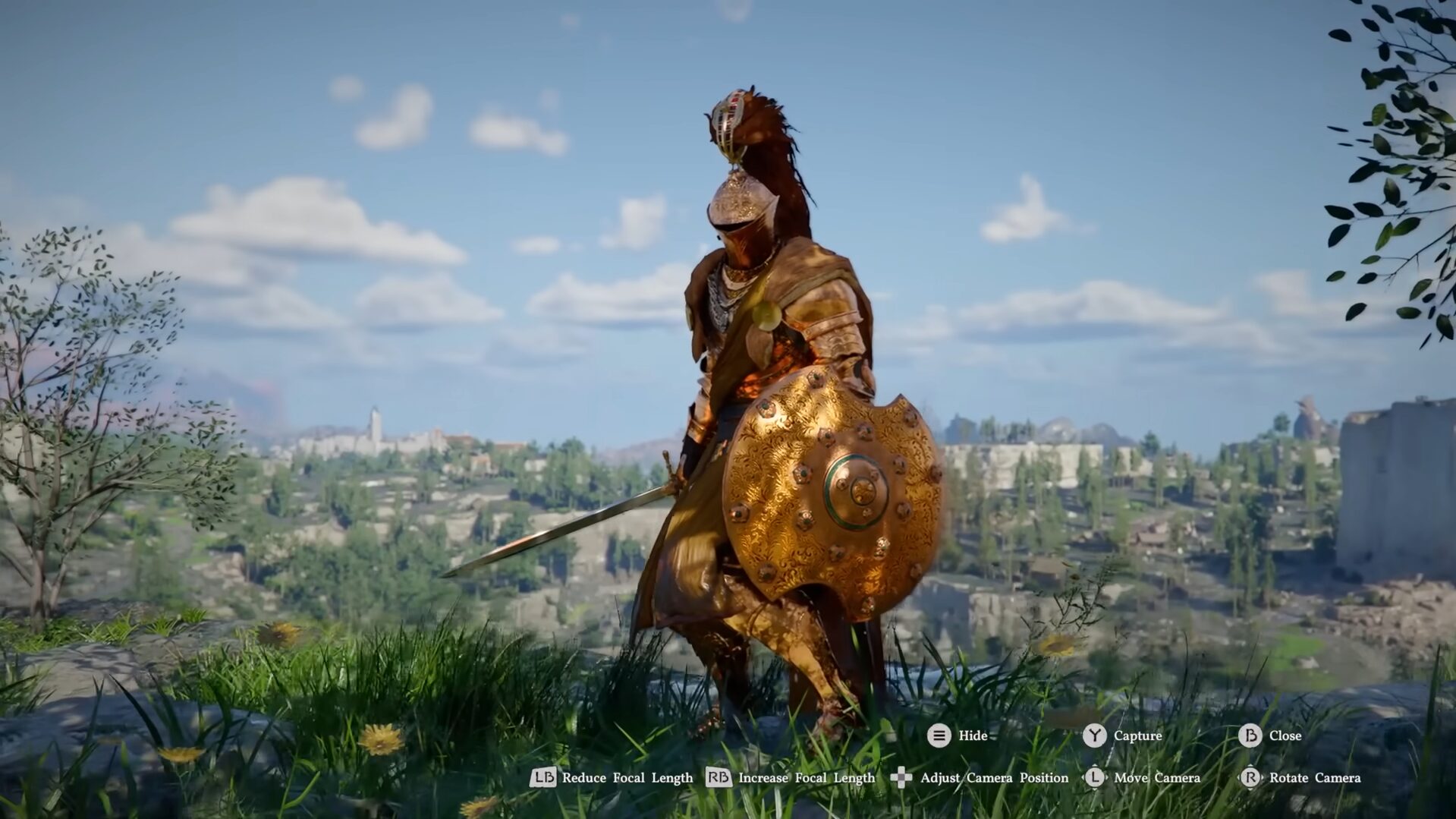
Task: Click the right stick icon beside Rotate Camera
Action: pyautogui.click(x=1251, y=778)
